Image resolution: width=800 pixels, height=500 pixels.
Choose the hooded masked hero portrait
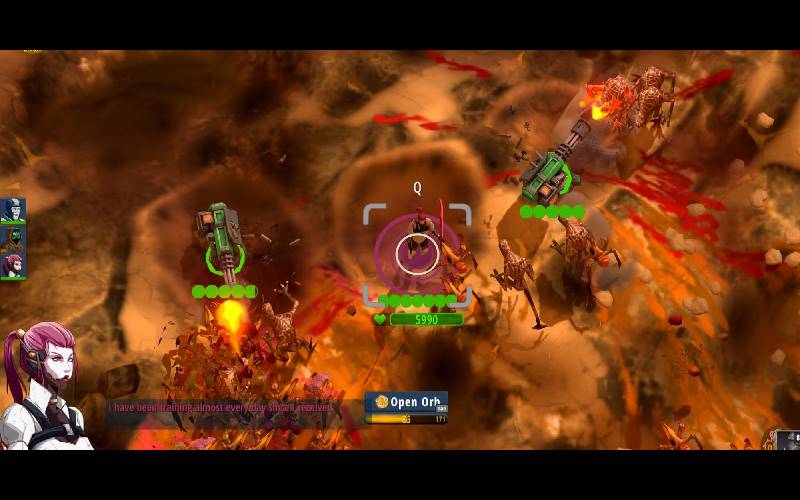[x=12, y=238]
